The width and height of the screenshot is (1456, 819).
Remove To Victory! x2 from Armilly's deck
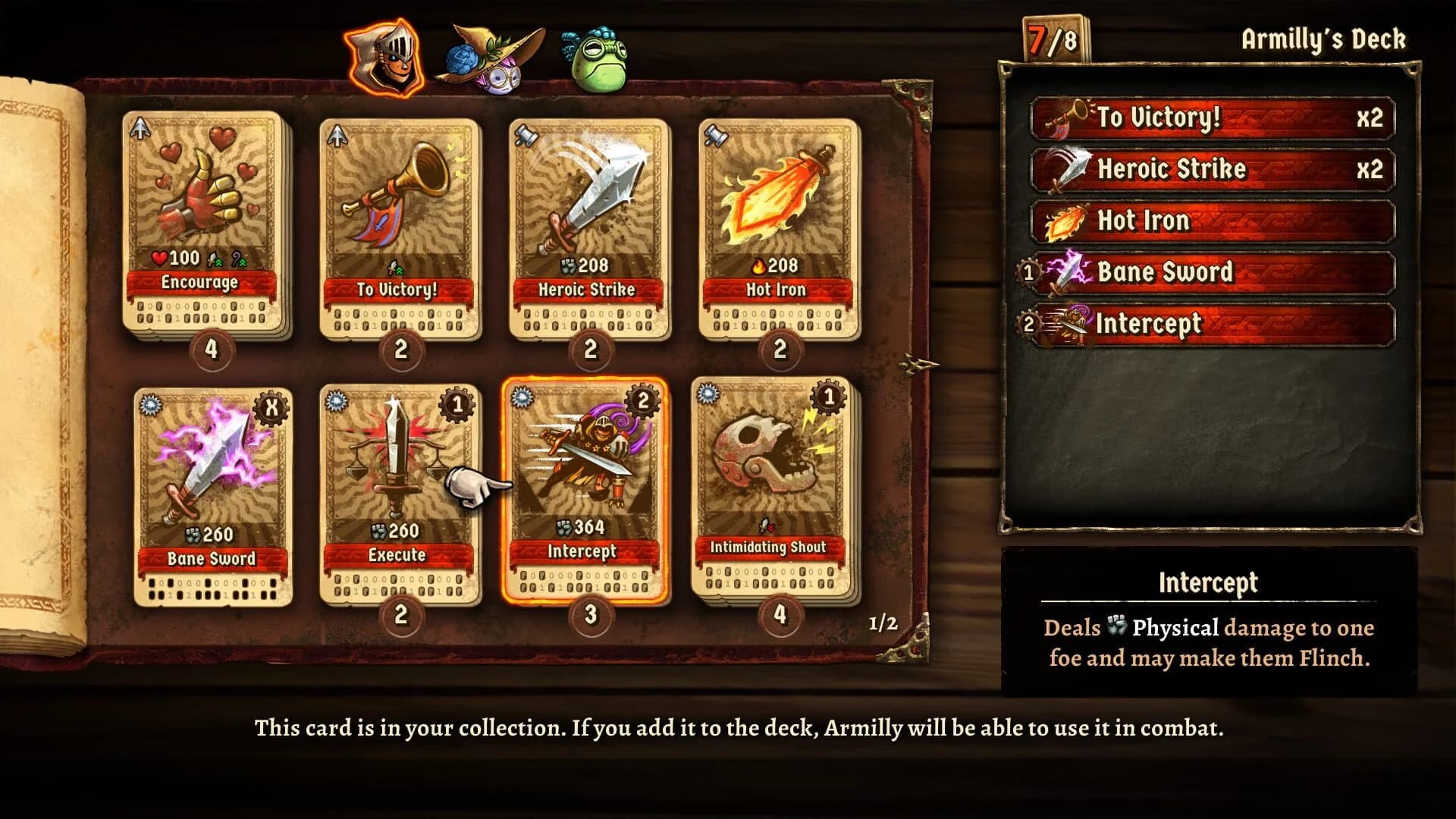click(x=1213, y=118)
